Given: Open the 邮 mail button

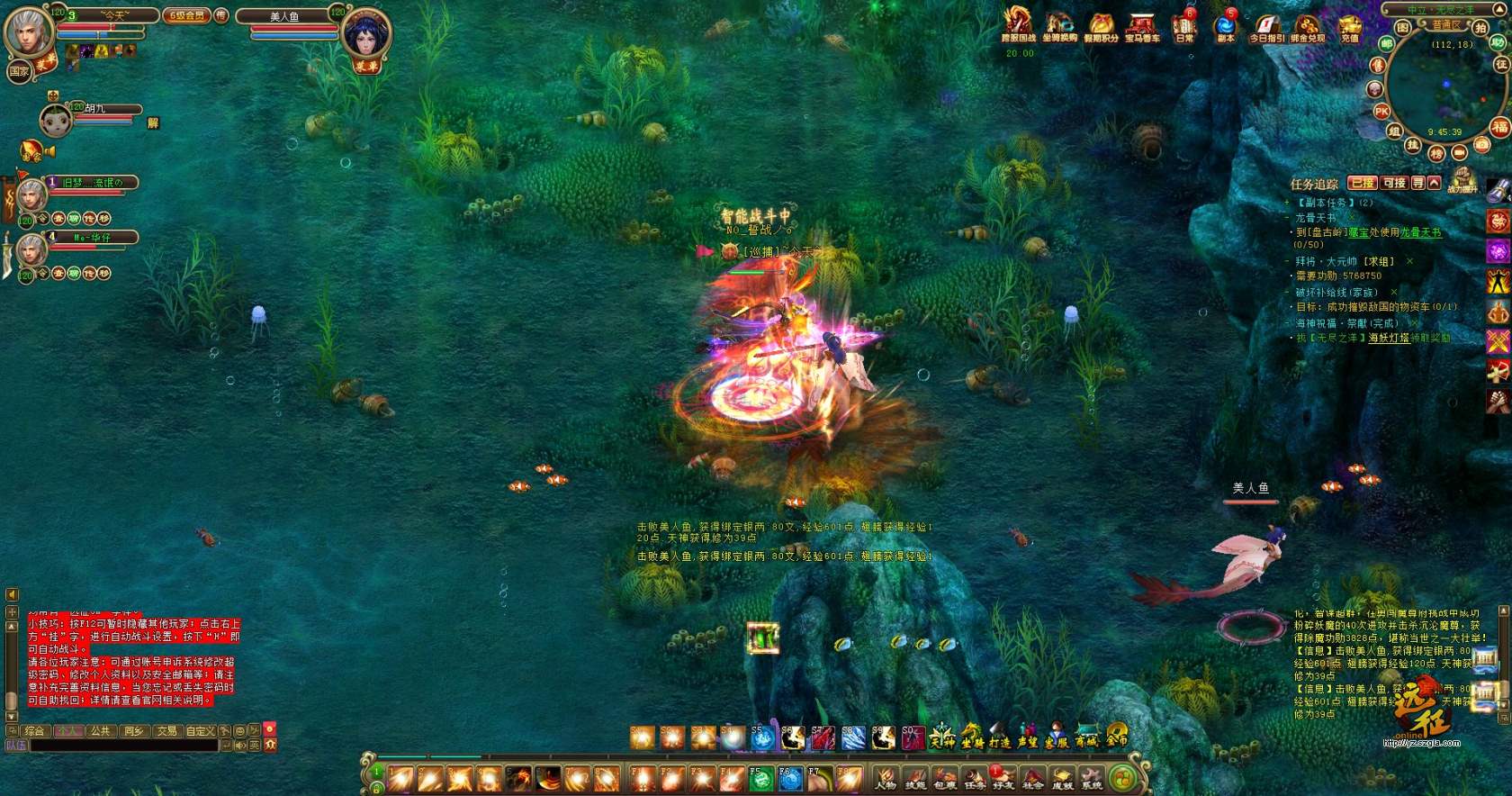Looking at the screenshot, I should pos(1387,42).
